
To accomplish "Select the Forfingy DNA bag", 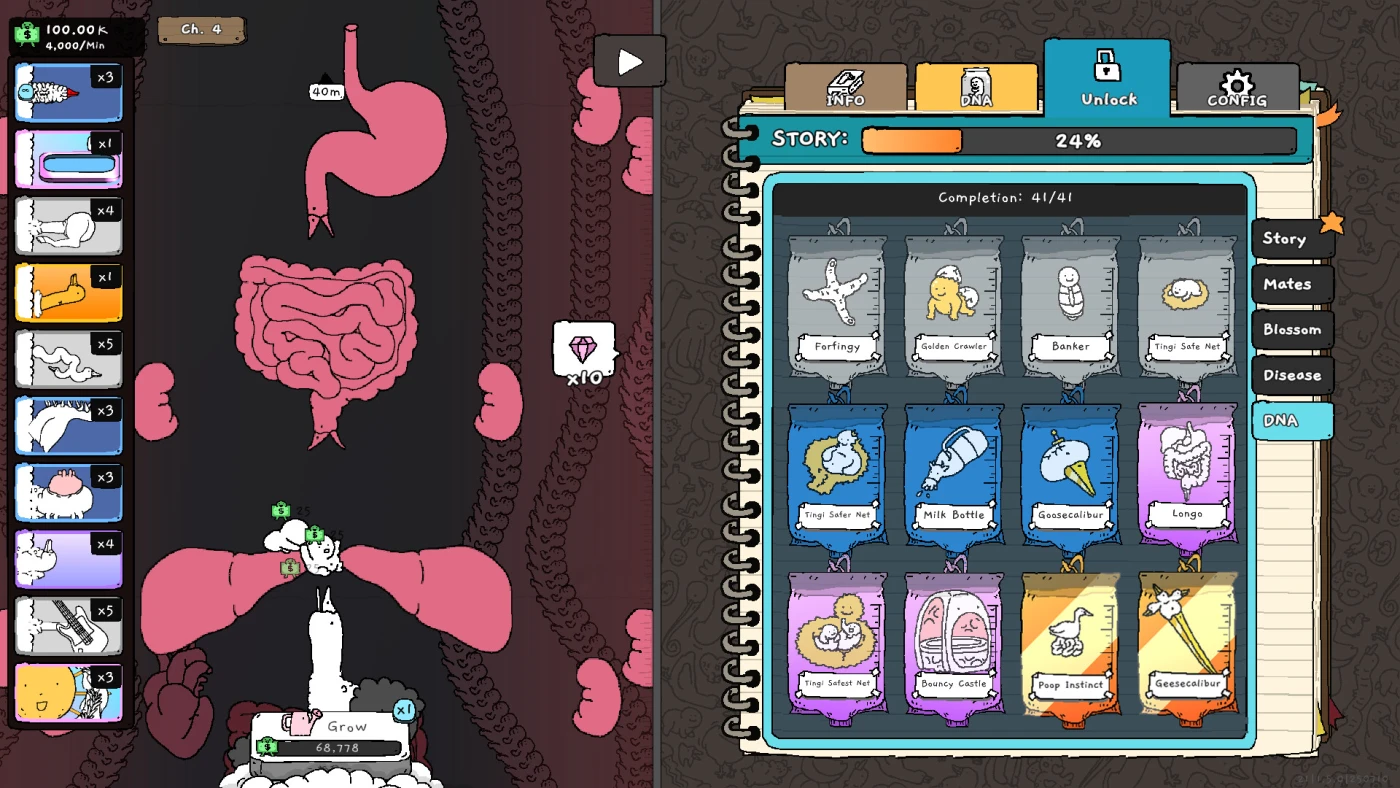I will pos(837,306).
